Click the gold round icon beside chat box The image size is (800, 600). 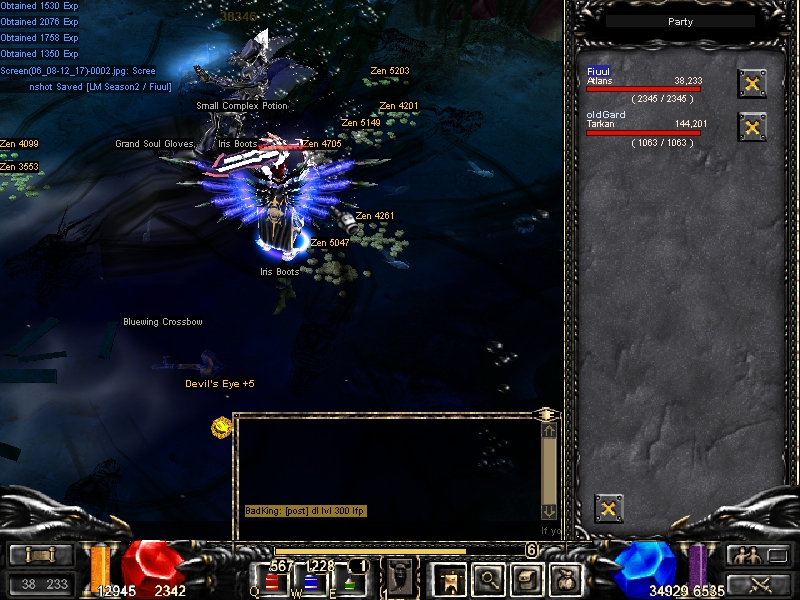[x=221, y=427]
